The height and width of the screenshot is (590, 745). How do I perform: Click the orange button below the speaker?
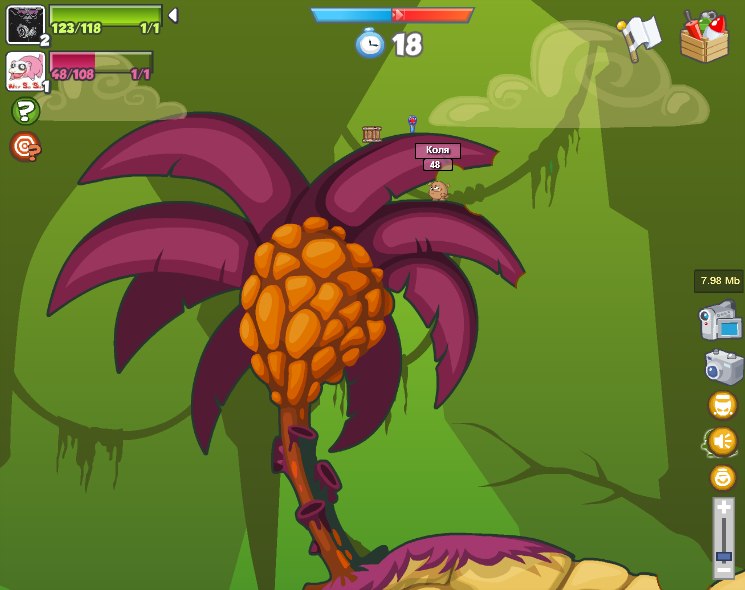[722, 477]
